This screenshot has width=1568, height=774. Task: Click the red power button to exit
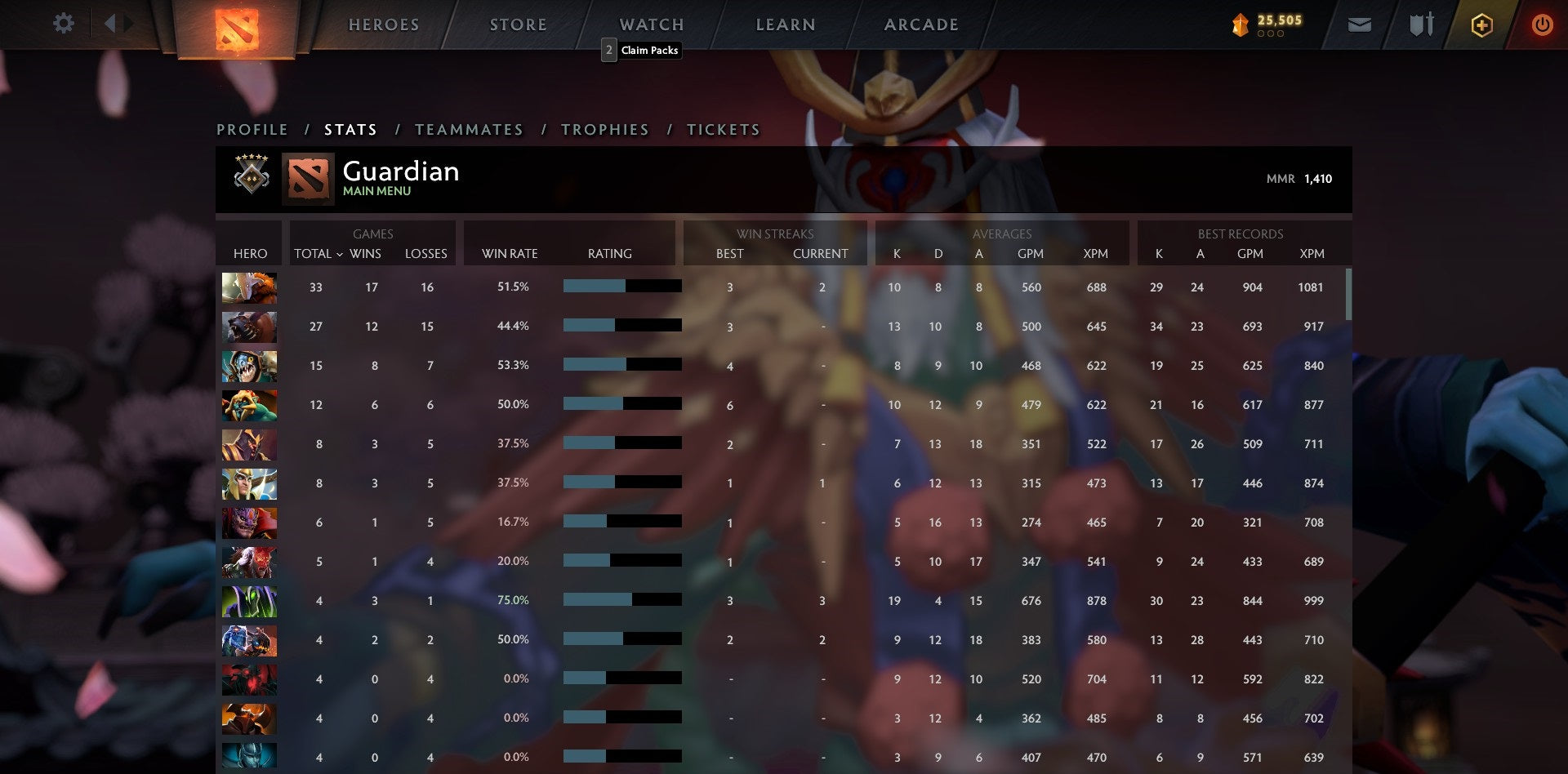click(1542, 24)
